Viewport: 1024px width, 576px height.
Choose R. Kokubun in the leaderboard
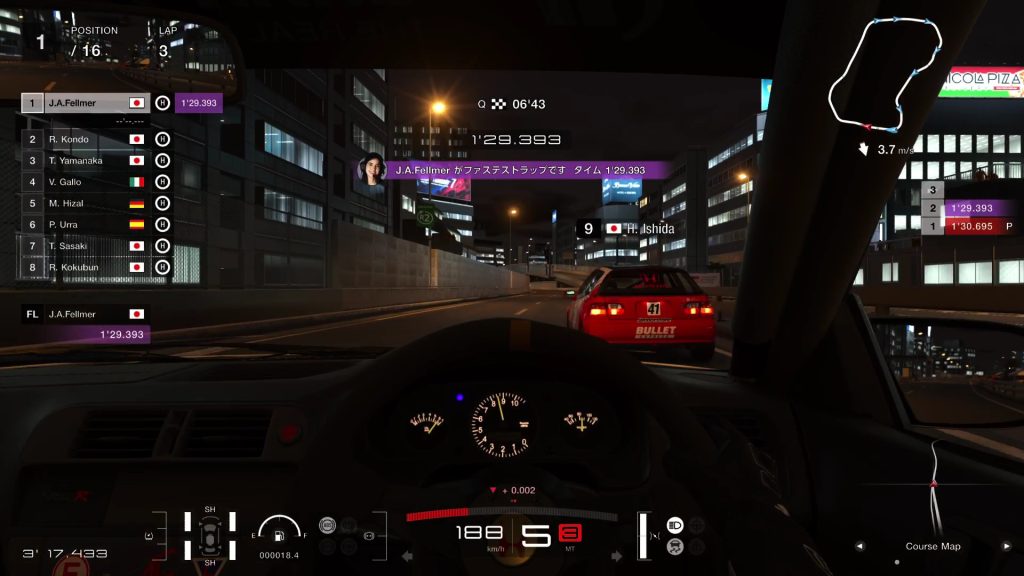click(x=85, y=267)
